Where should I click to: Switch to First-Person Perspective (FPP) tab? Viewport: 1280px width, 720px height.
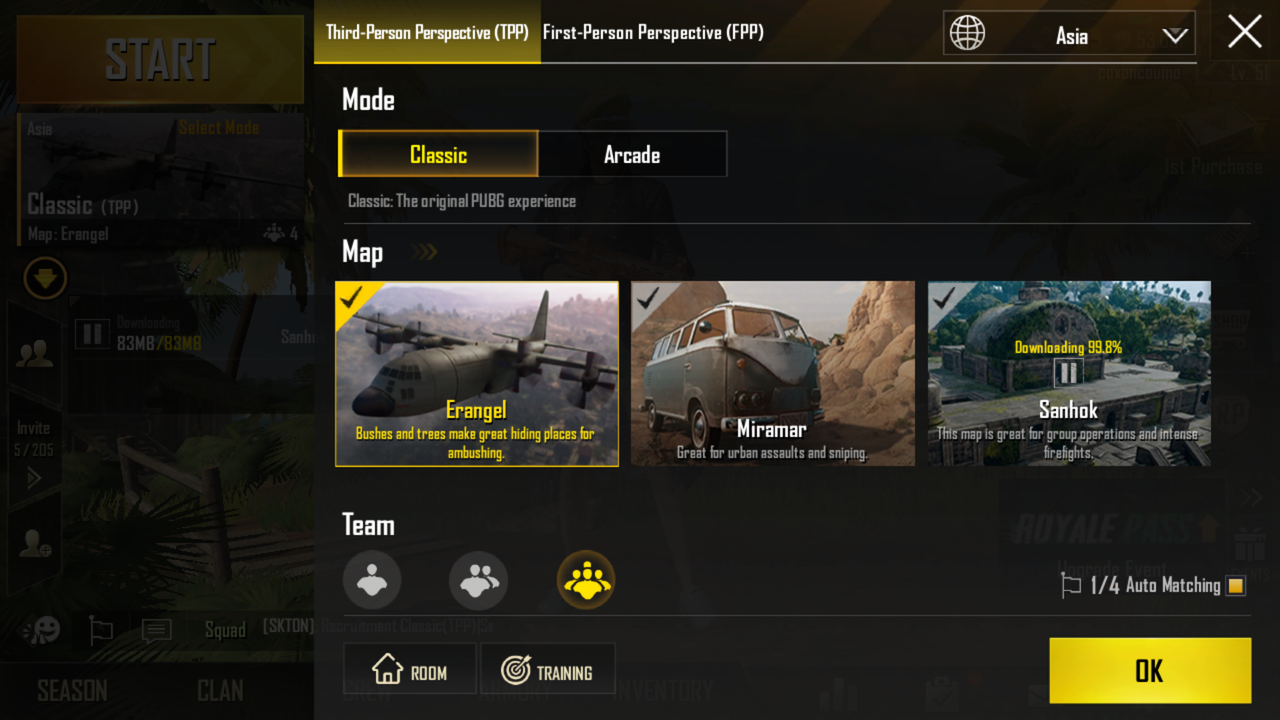pyautogui.click(x=653, y=33)
